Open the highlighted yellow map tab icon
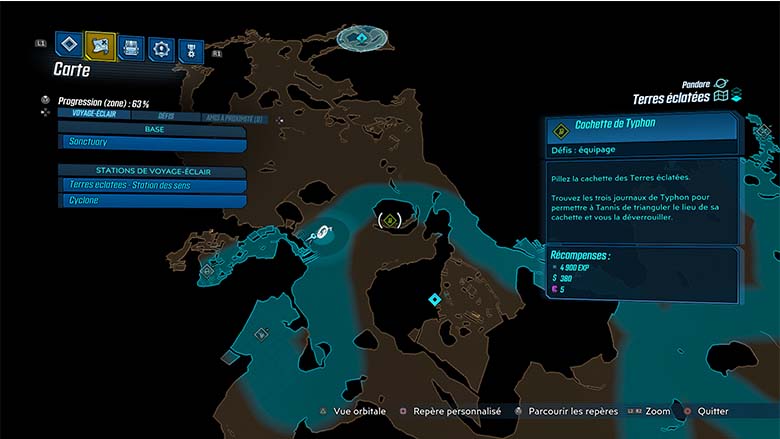This screenshot has width=780, height=439. click(x=101, y=45)
